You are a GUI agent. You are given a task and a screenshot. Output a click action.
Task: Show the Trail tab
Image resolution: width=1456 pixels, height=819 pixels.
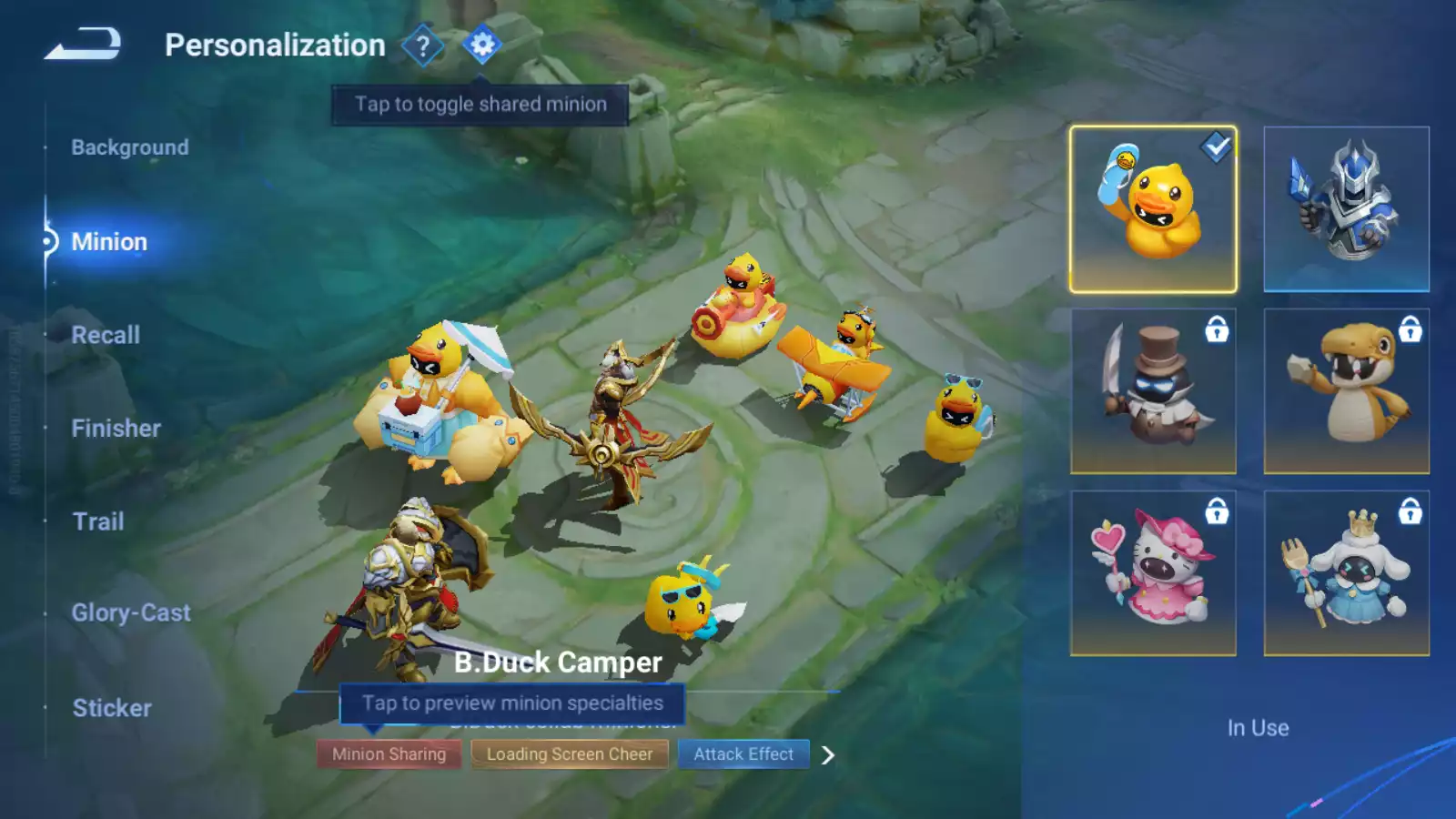tap(98, 521)
